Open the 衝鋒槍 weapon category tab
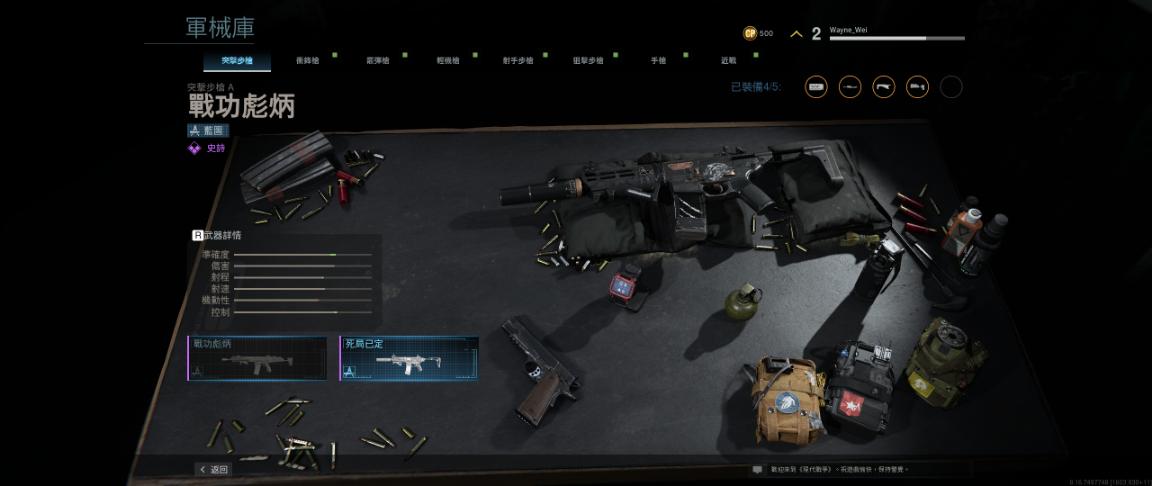This screenshot has height=486, width=1152. [x=308, y=61]
